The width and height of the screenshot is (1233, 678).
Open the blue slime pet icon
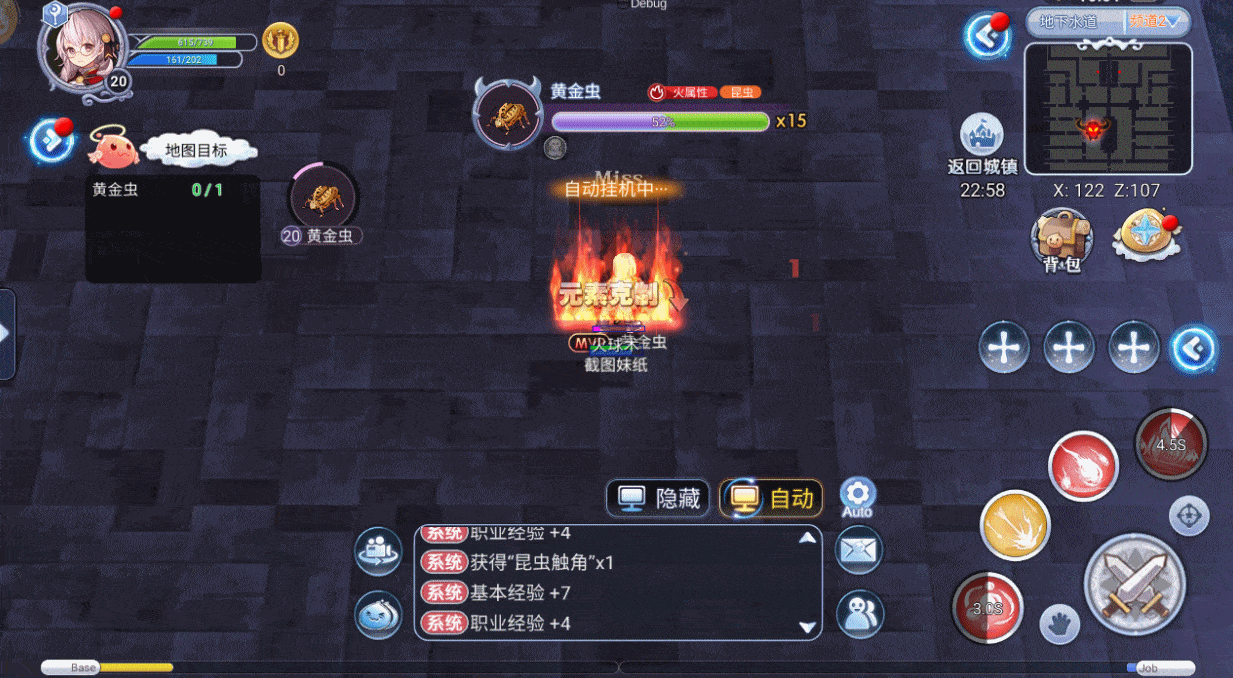[379, 615]
